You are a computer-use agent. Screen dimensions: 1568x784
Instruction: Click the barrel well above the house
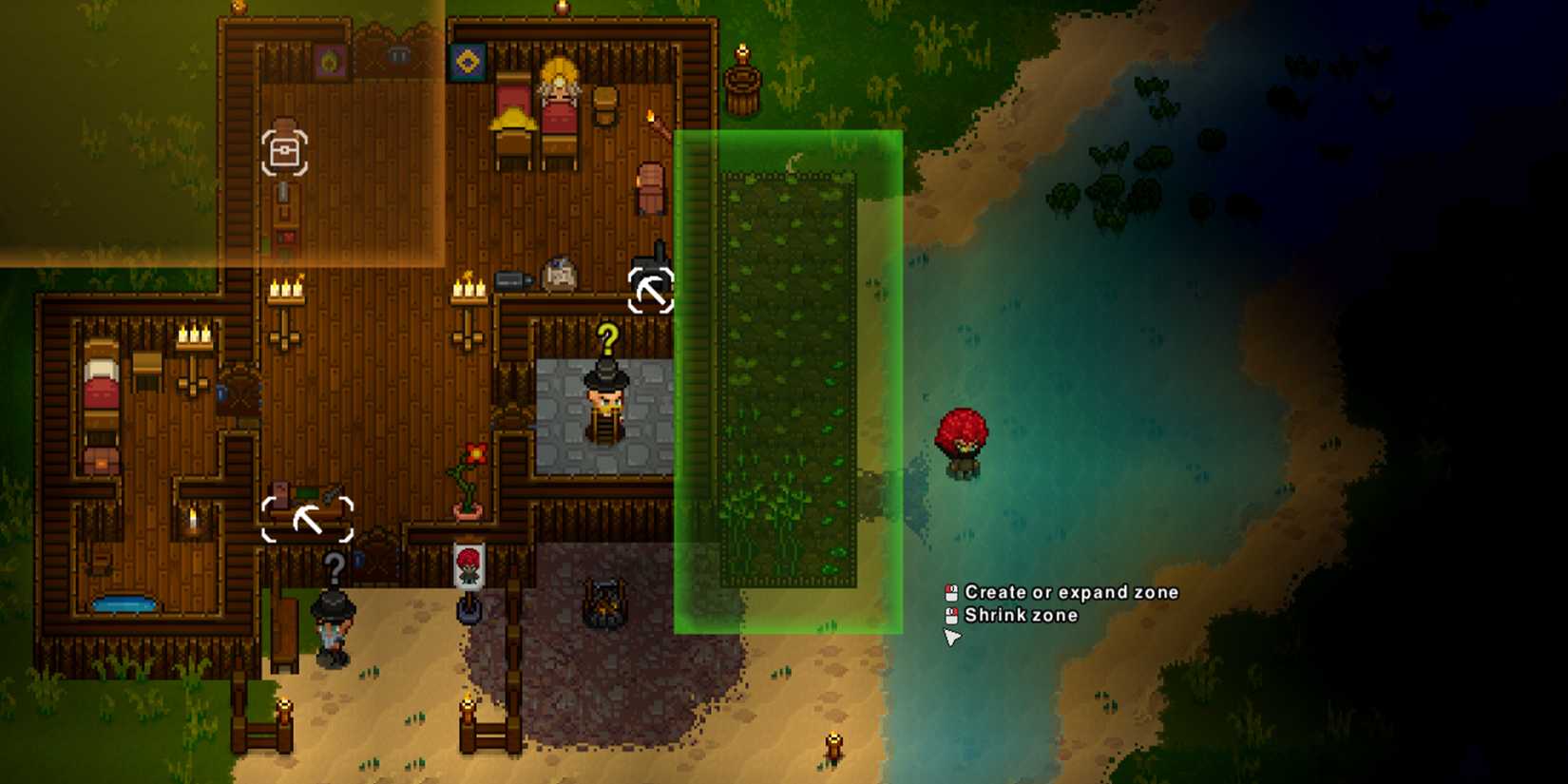point(740,81)
